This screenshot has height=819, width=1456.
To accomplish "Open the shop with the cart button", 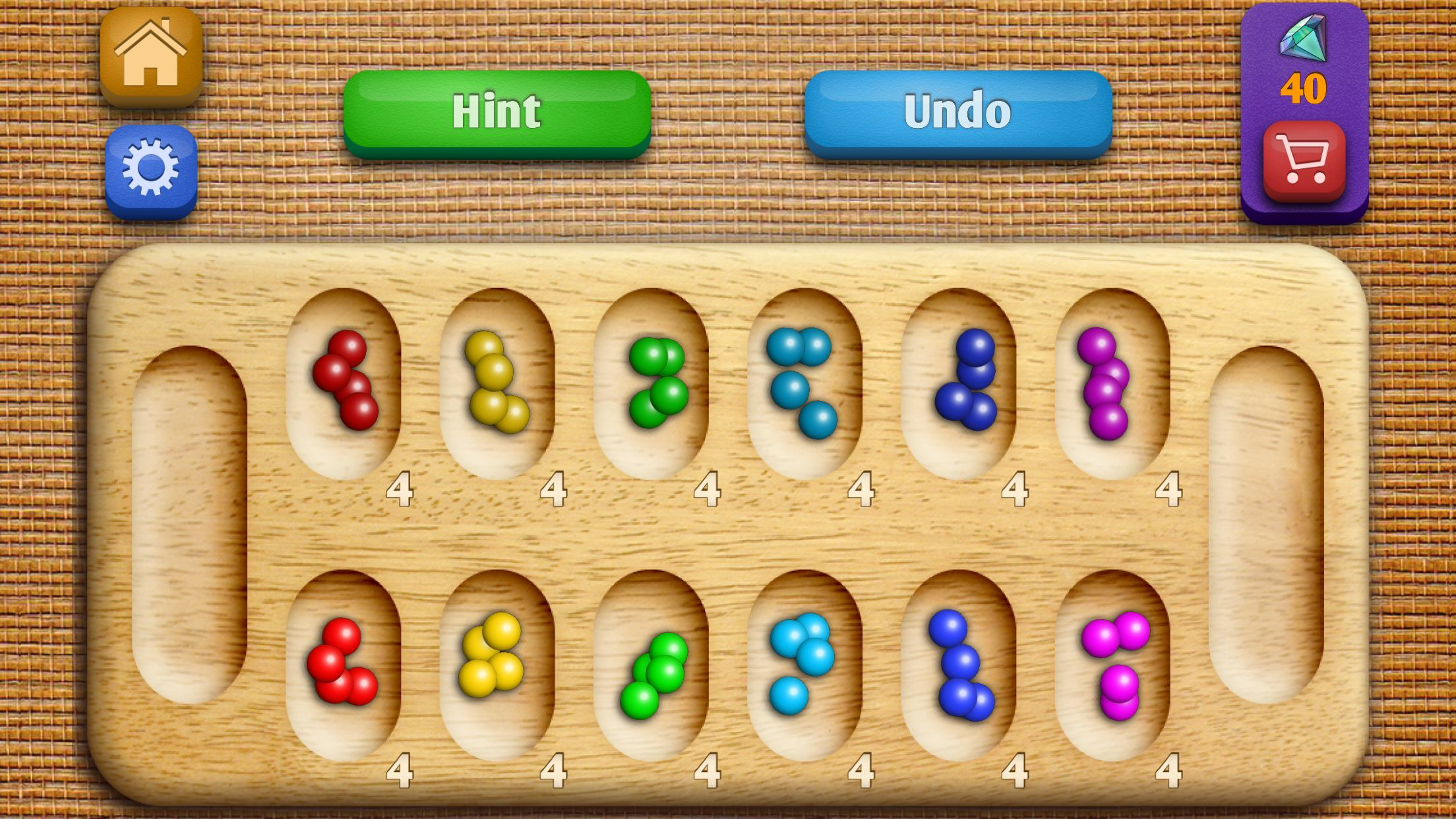I will coord(1304,160).
